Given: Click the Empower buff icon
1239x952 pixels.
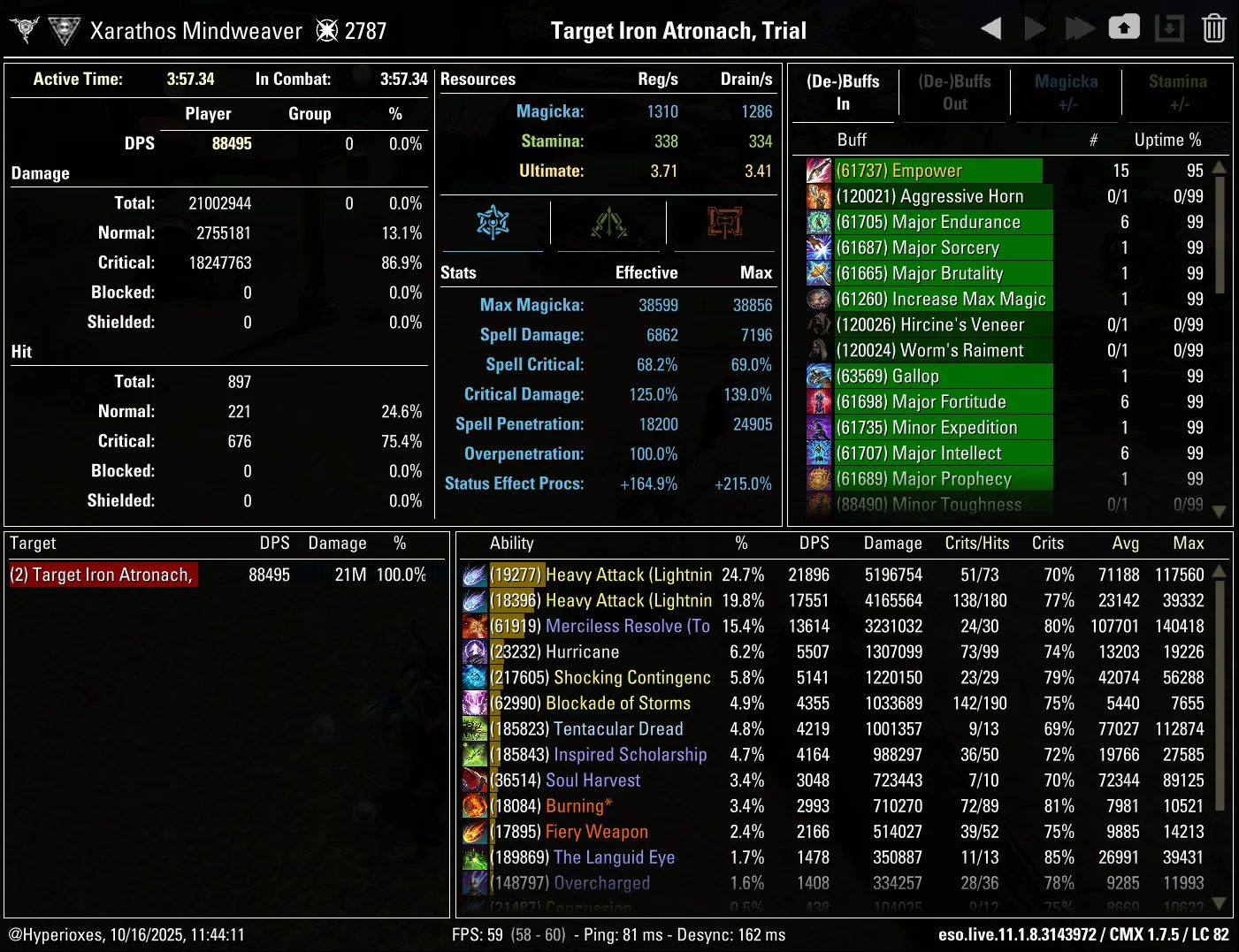Looking at the screenshot, I should coord(818,170).
